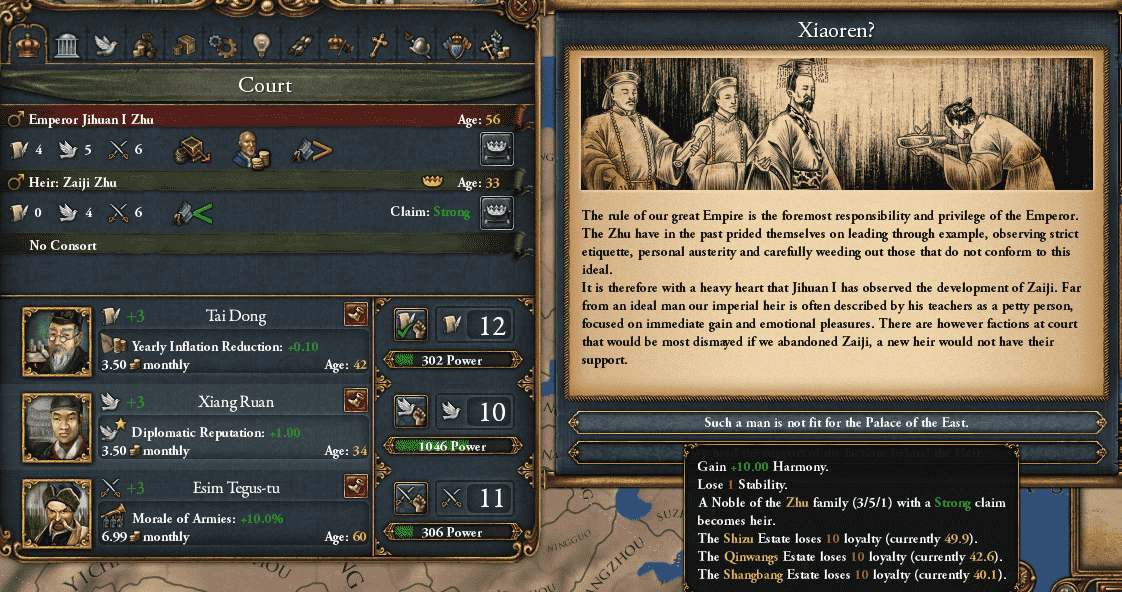Switch to the Trade tab with crate icon
Viewport: 1122px width, 592px height.
pyautogui.click(x=183, y=45)
